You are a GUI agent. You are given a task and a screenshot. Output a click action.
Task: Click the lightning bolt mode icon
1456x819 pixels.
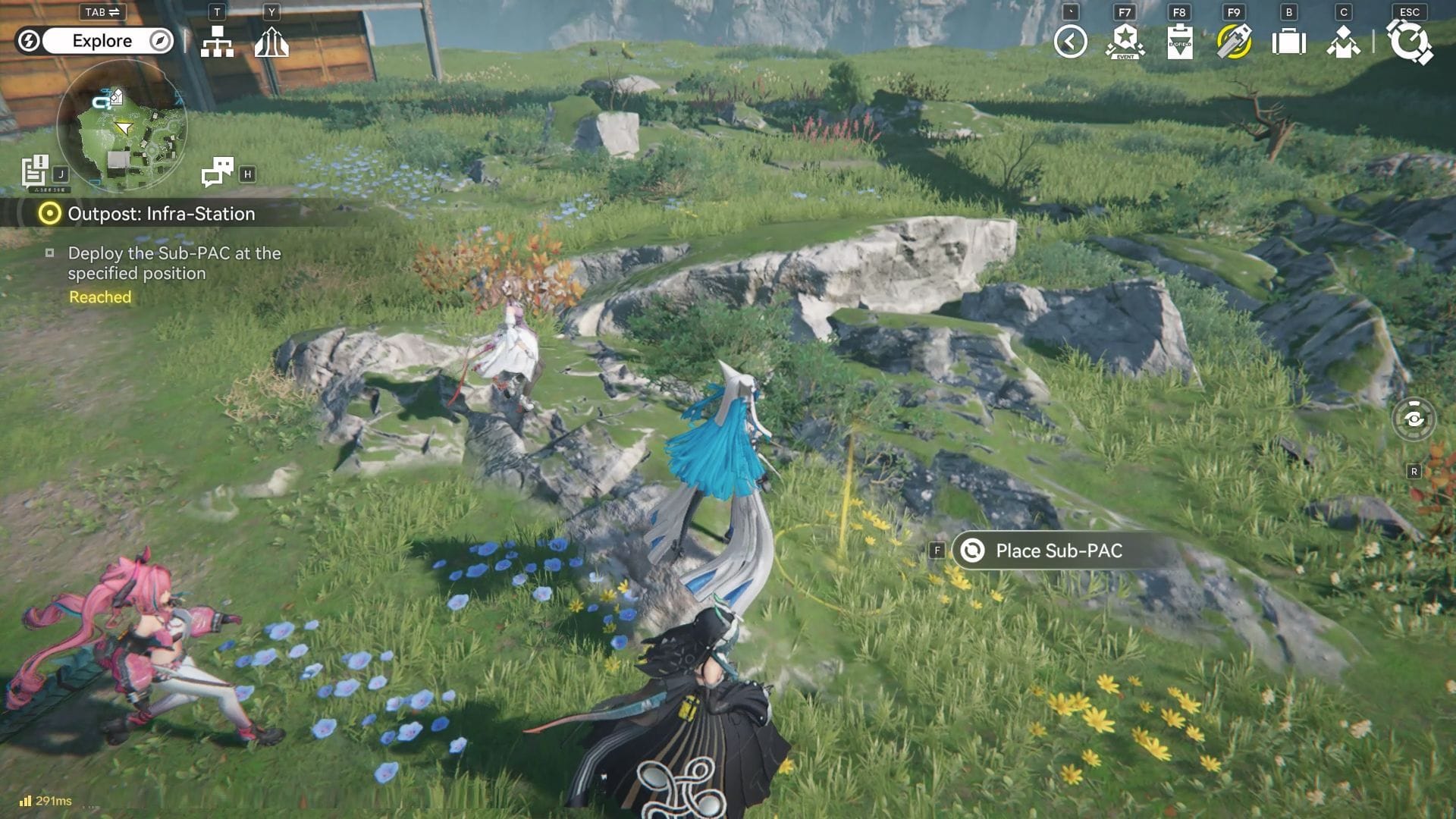coord(29,41)
